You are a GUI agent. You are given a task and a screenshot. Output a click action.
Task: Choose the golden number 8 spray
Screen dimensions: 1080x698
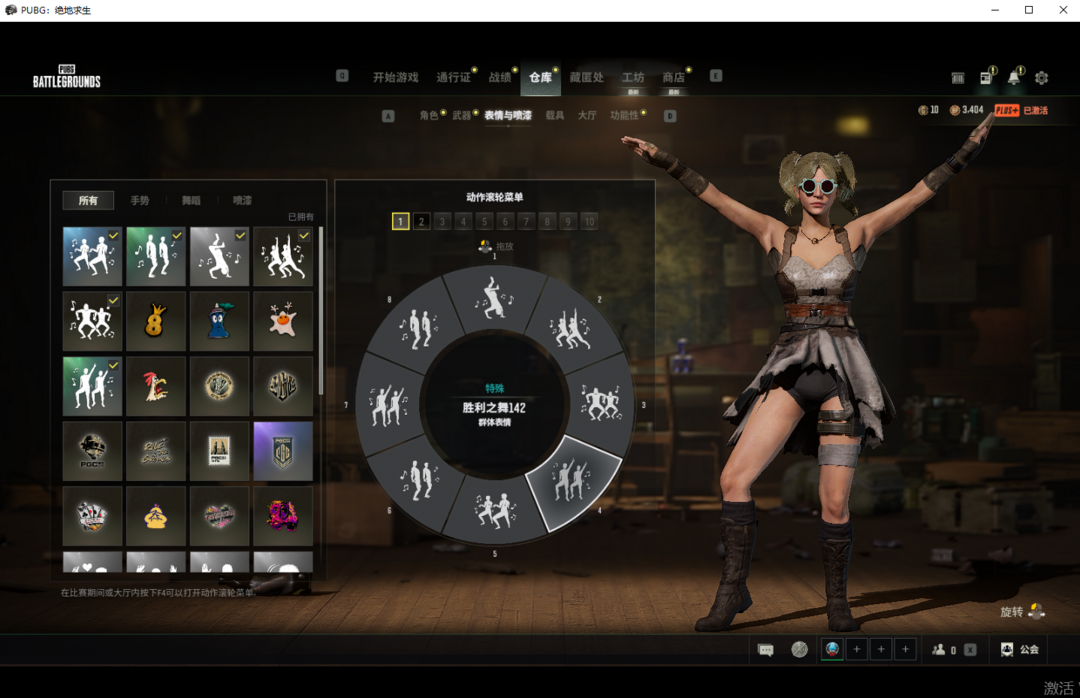pos(156,321)
